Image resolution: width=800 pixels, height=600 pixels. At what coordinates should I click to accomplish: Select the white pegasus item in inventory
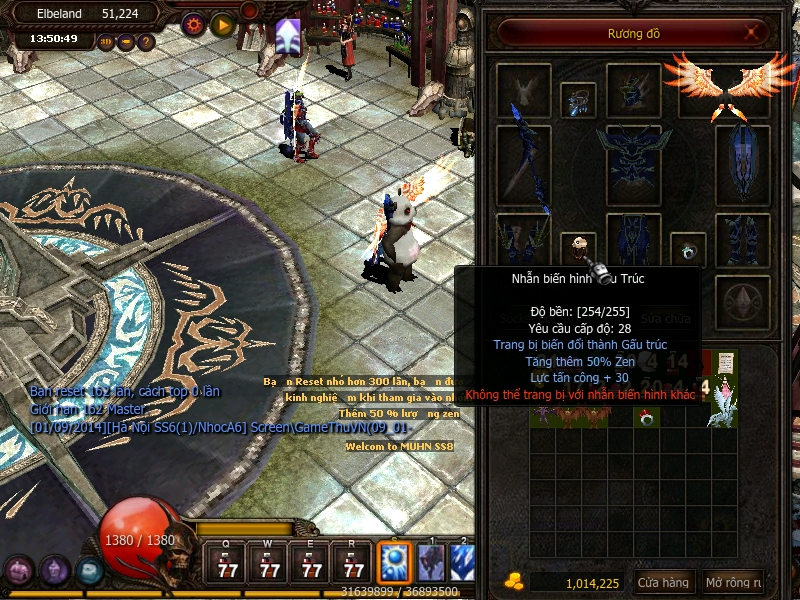[720, 409]
